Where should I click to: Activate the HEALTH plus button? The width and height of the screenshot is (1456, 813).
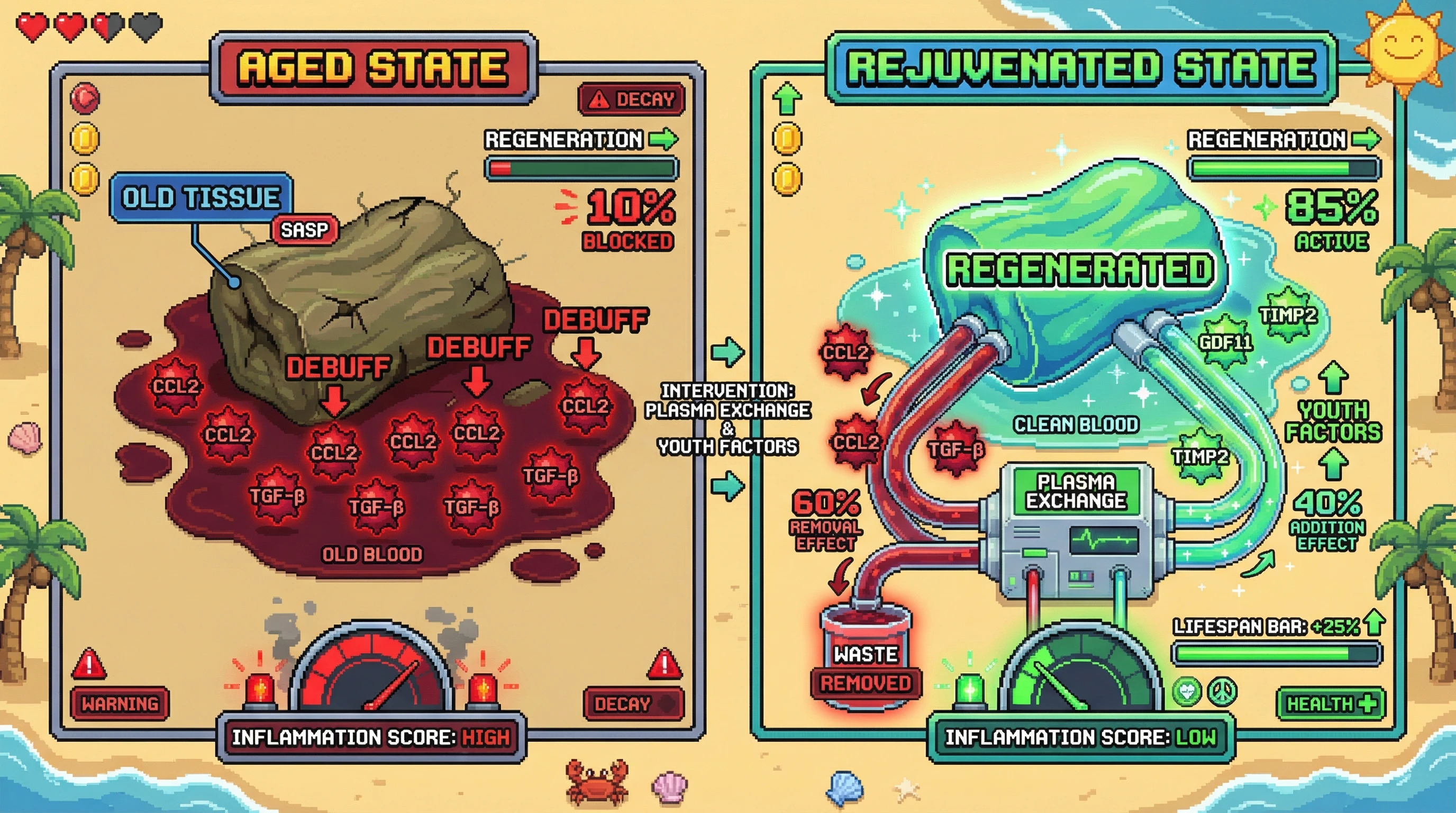click(1331, 703)
